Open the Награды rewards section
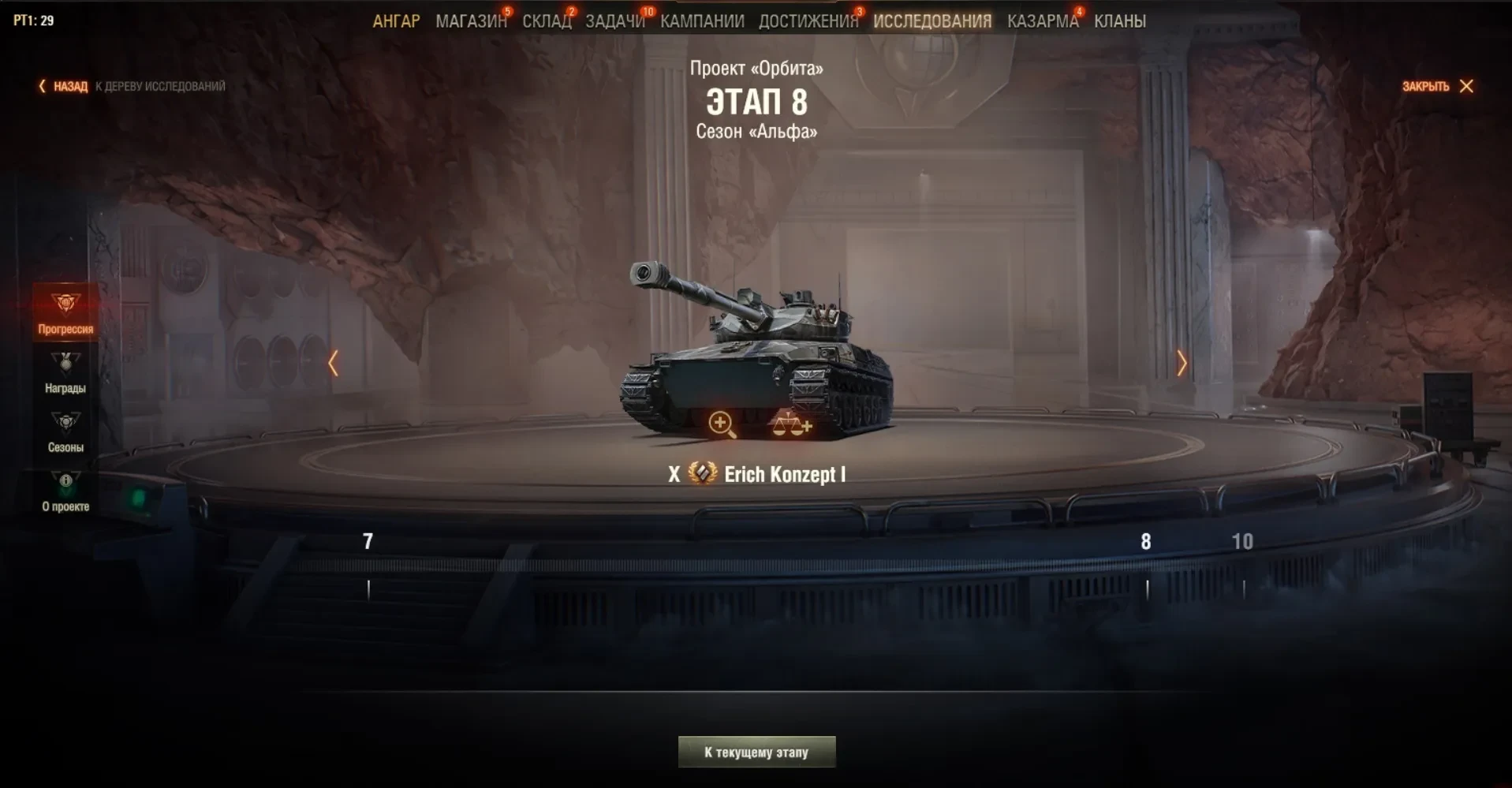Image resolution: width=1512 pixels, height=788 pixels. [65, 372]
